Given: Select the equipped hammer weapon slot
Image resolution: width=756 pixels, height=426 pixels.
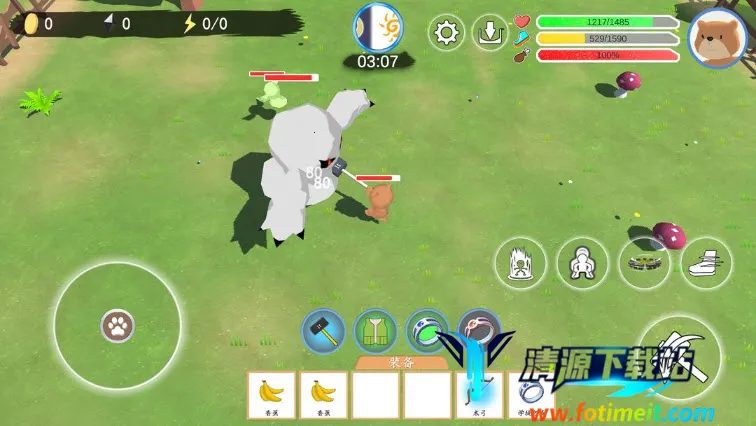Looking at the screenshot, I should (323, 331).
